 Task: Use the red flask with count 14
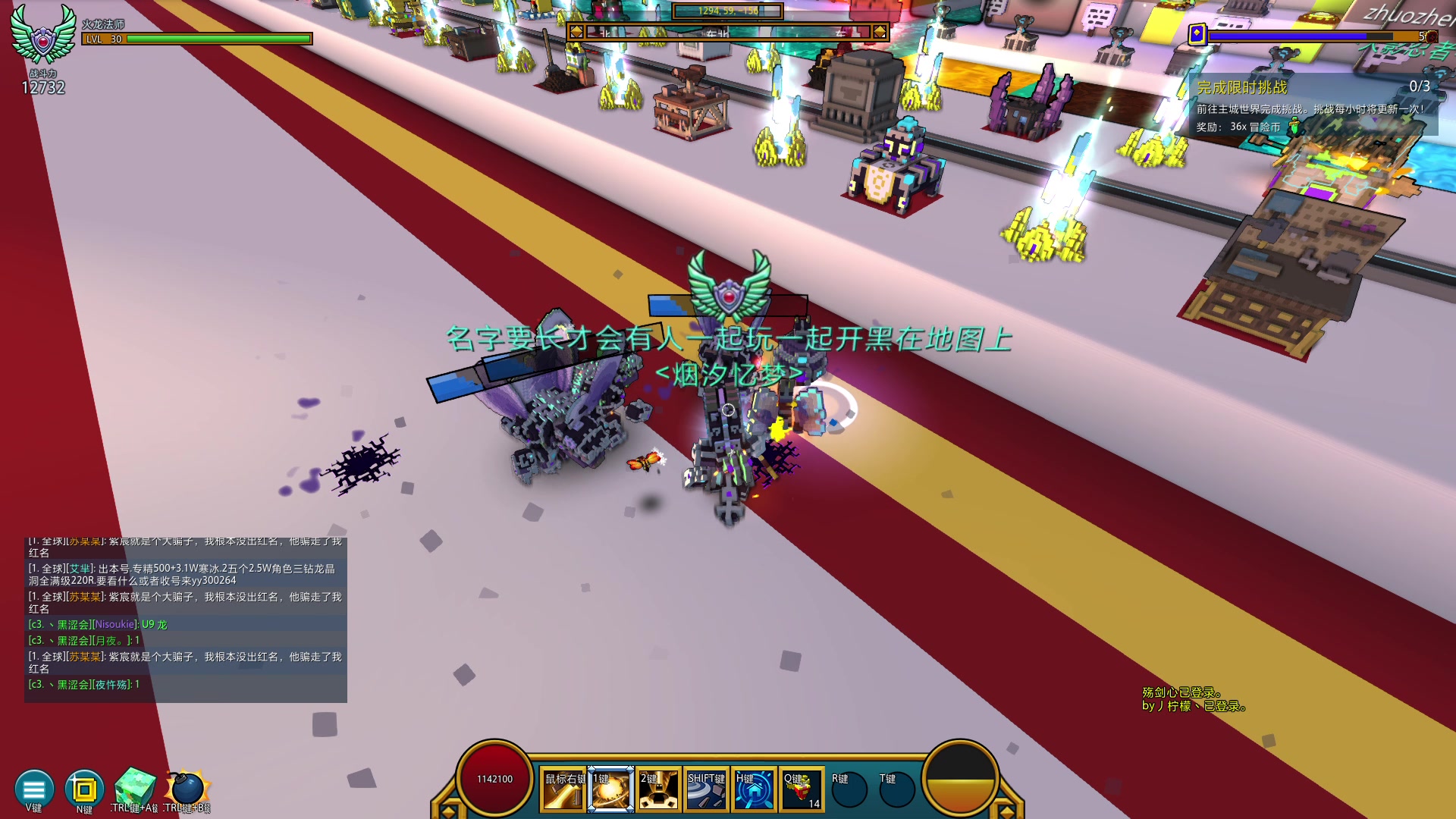coord(802,790)
